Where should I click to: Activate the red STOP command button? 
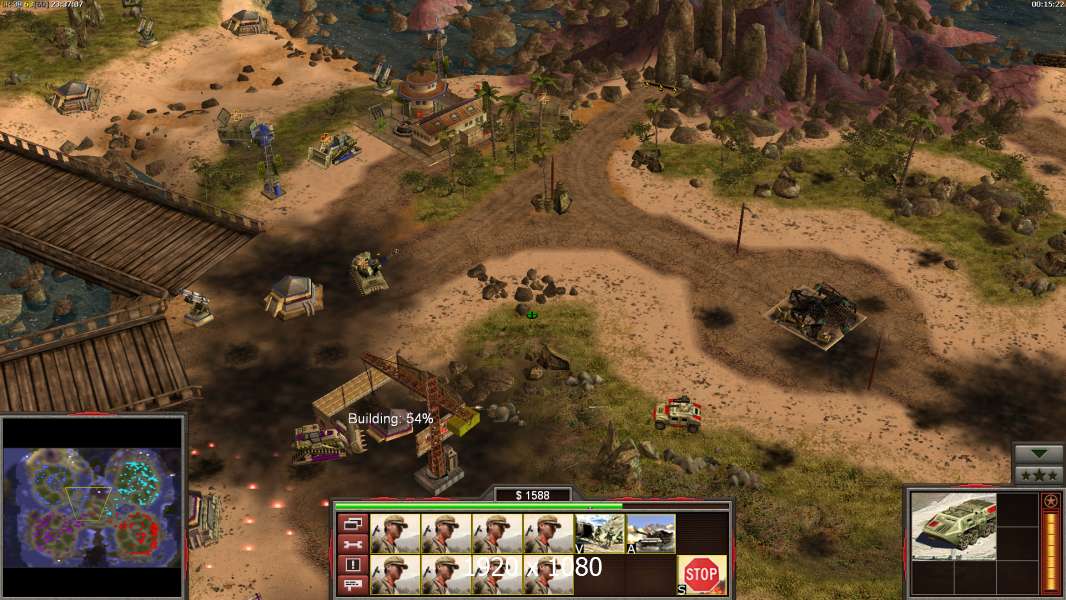702,575
